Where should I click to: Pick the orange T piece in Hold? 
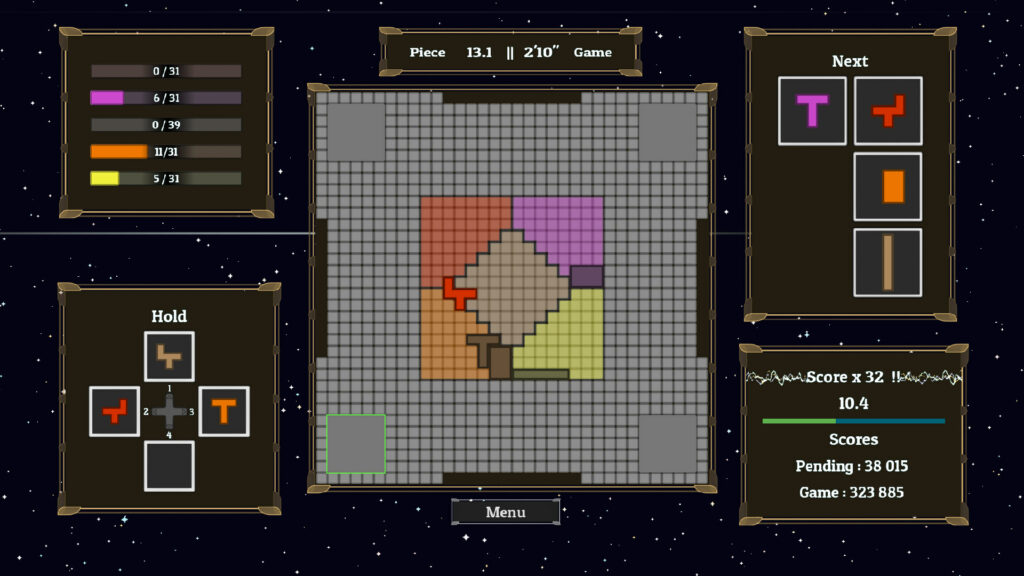223,411
